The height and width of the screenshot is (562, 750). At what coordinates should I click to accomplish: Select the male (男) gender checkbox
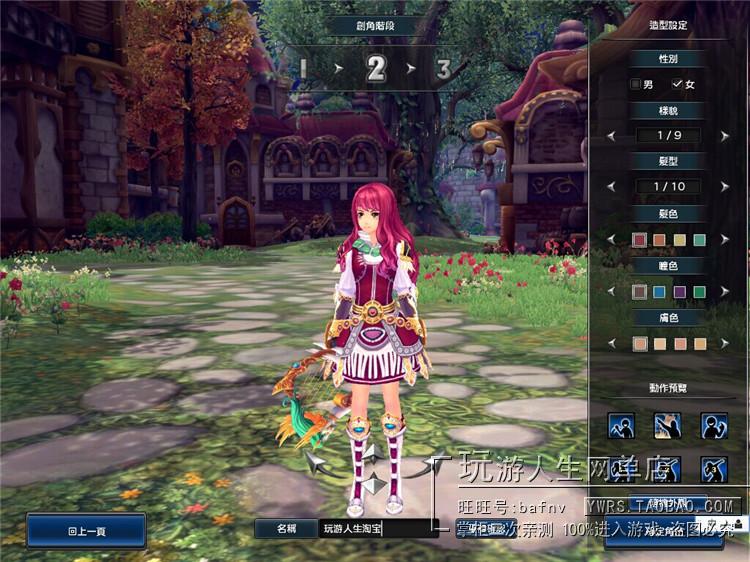pos(636,84)
